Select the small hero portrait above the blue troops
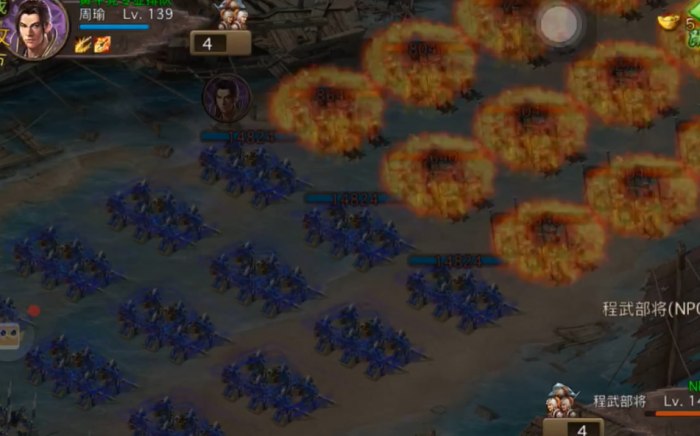The image size is (700, 436). click(x=225, y=98)
